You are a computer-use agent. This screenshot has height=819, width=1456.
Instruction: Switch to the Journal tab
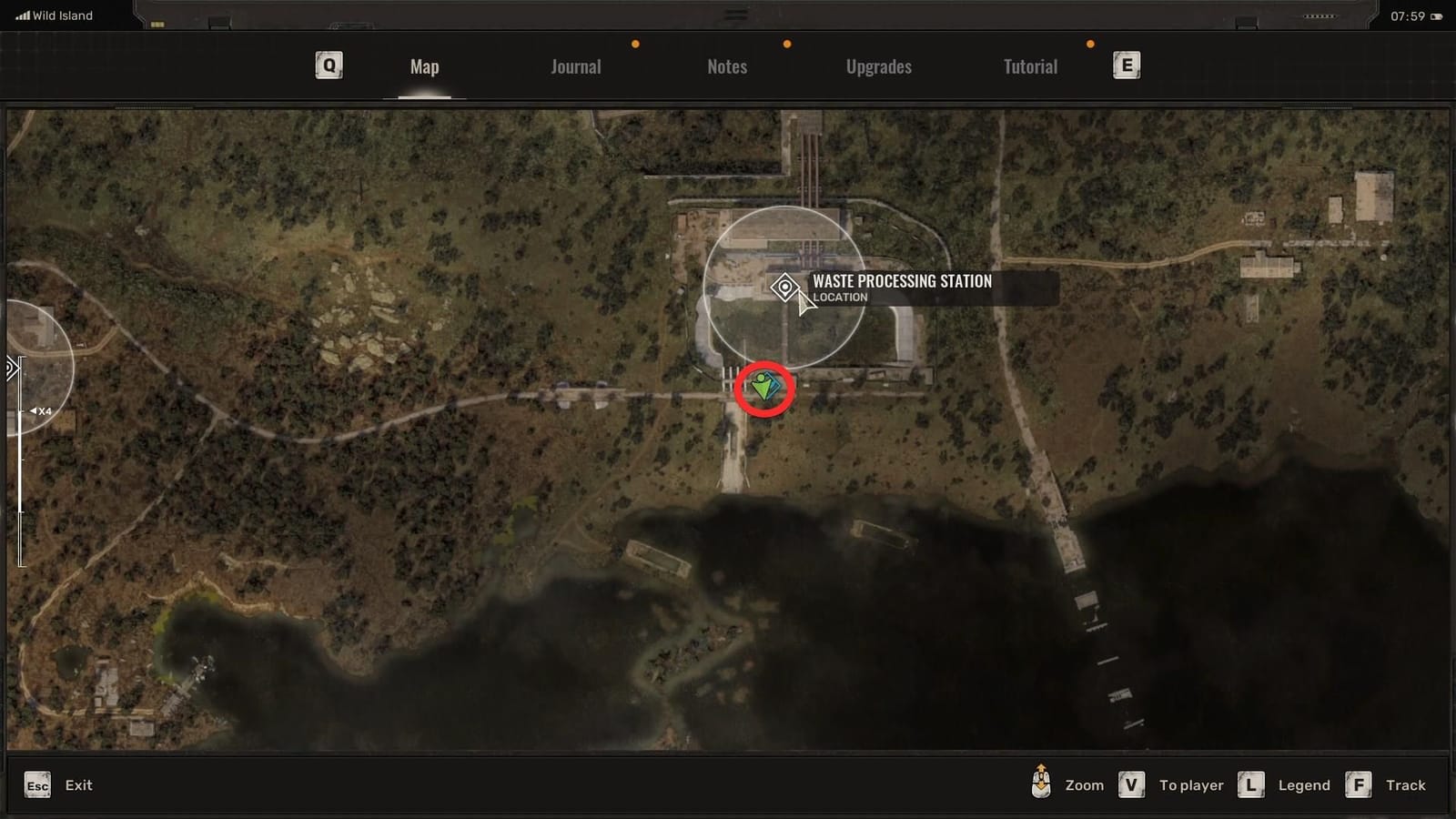(574, 66)
